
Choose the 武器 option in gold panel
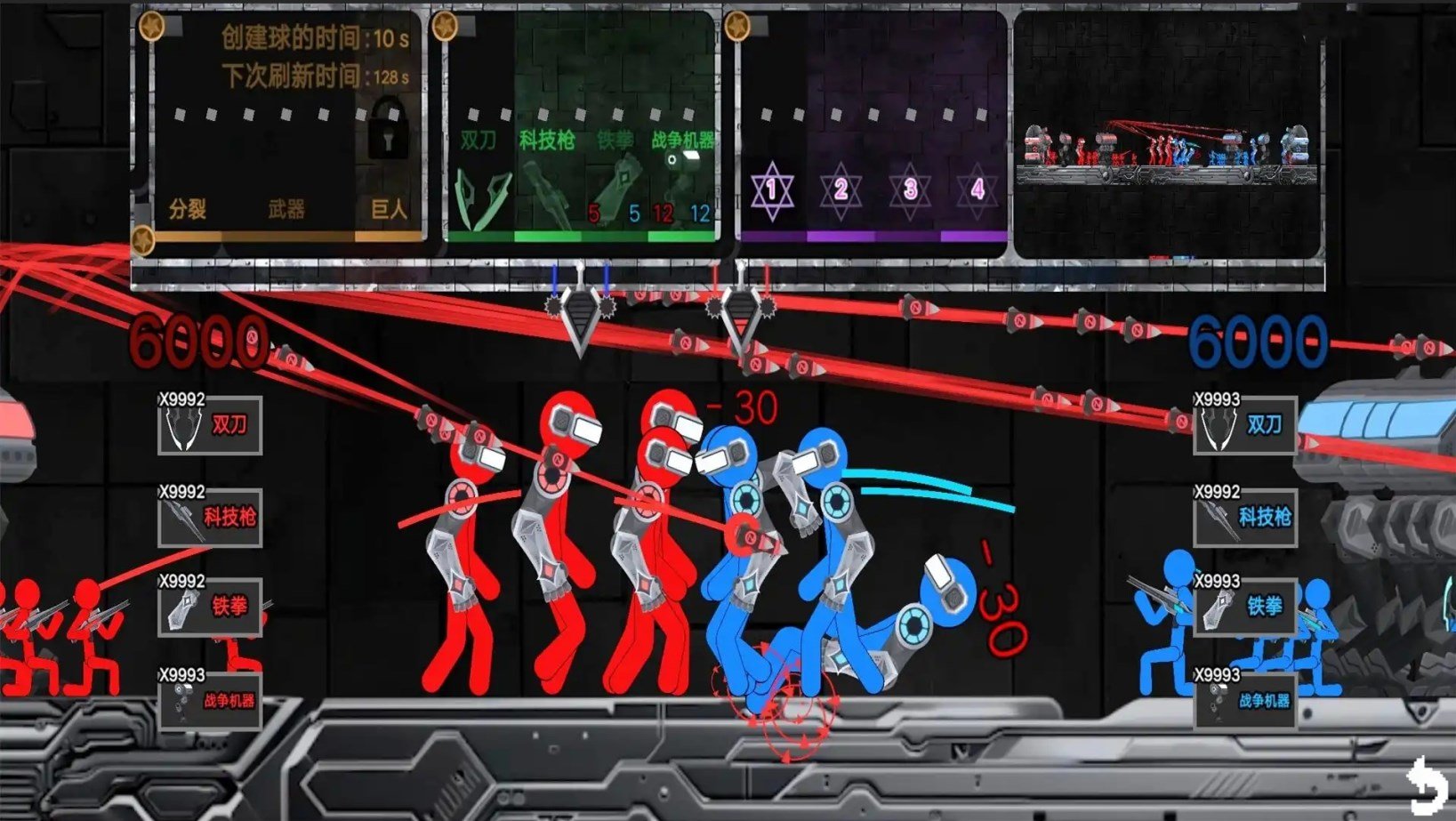tap(286, 210)
